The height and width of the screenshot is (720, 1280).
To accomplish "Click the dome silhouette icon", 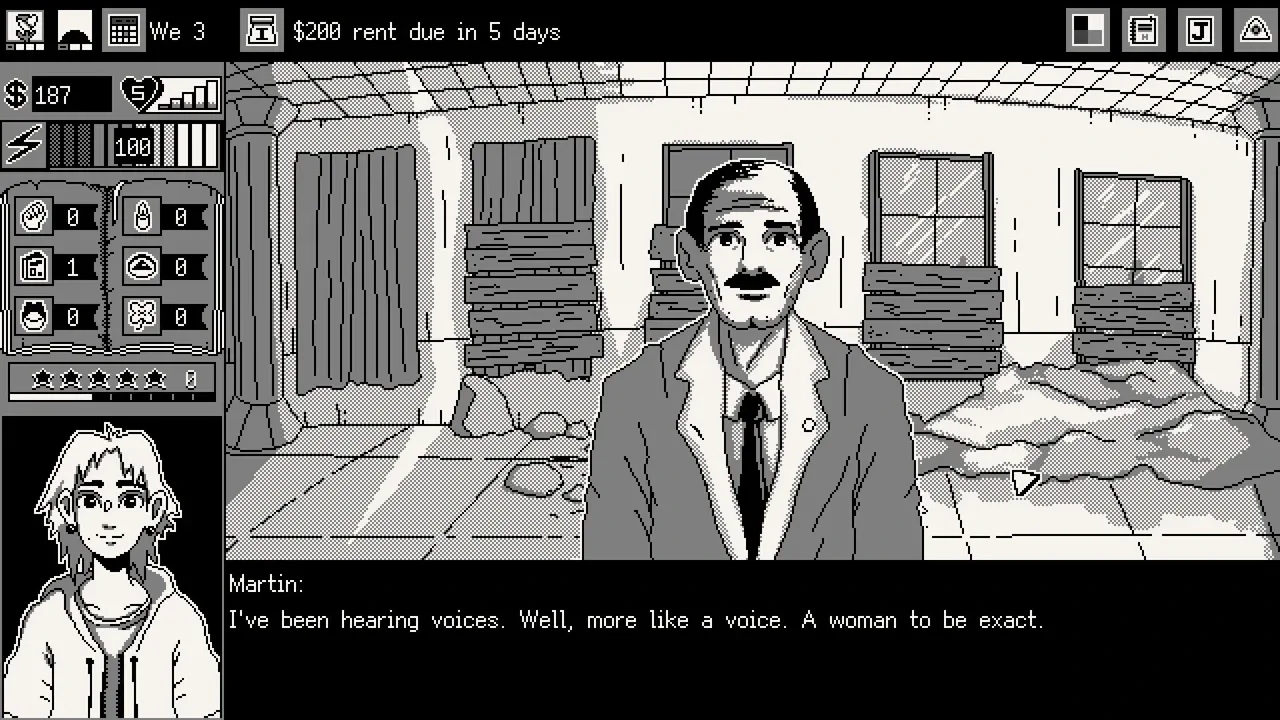I will click(74, 31).
